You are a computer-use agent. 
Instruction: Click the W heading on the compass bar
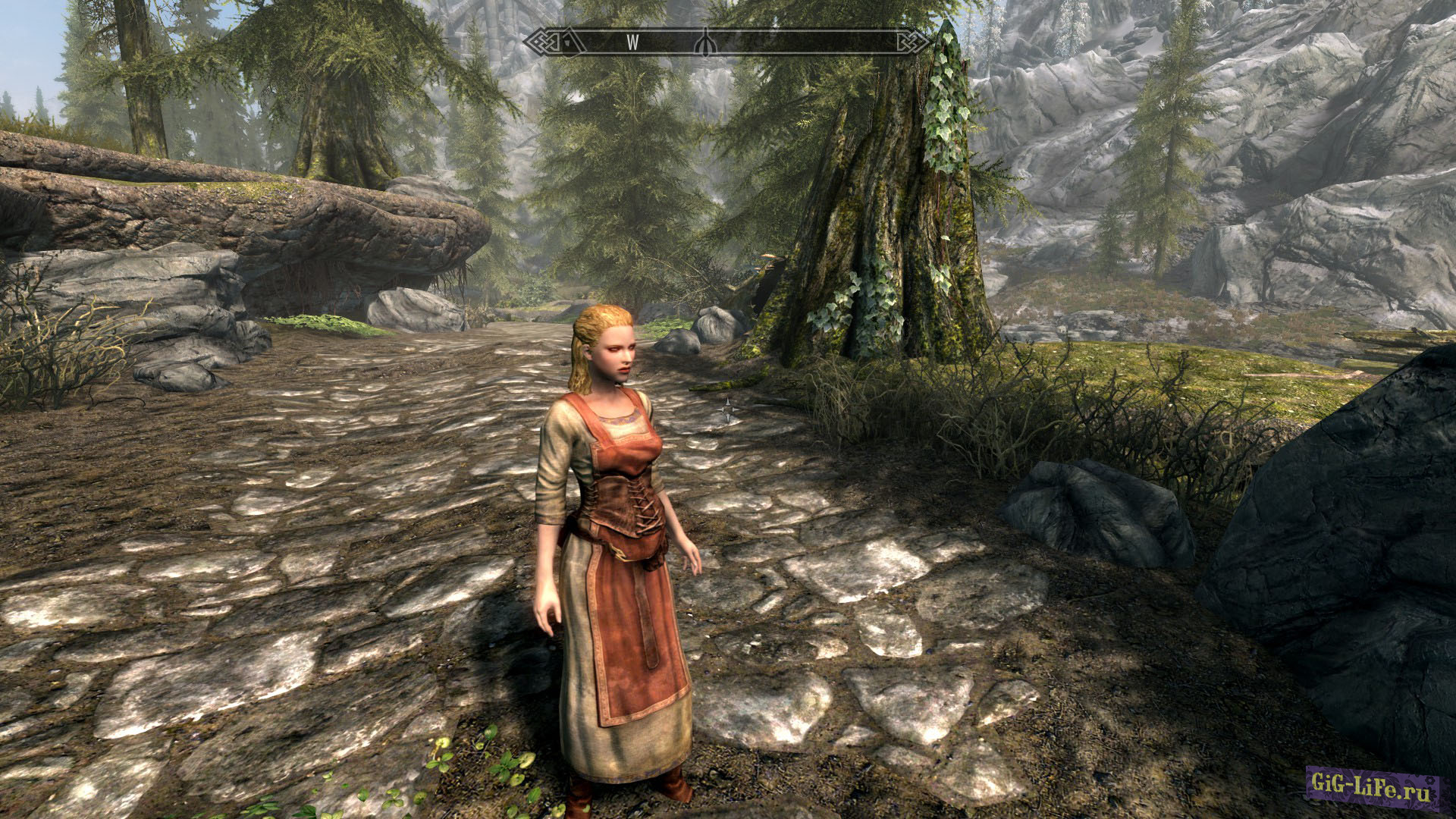tap(632, 43)
